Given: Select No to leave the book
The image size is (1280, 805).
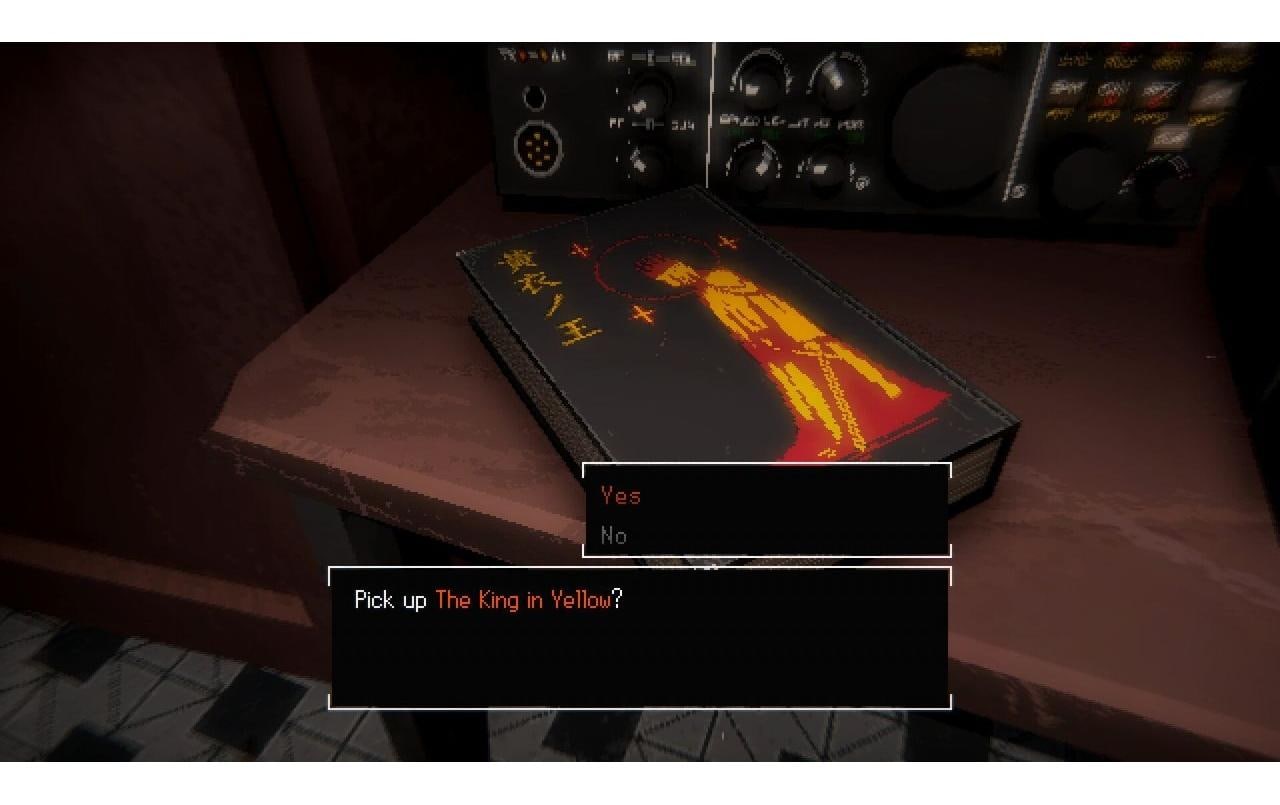Looking at the screenshot, I should pos(614,535).
